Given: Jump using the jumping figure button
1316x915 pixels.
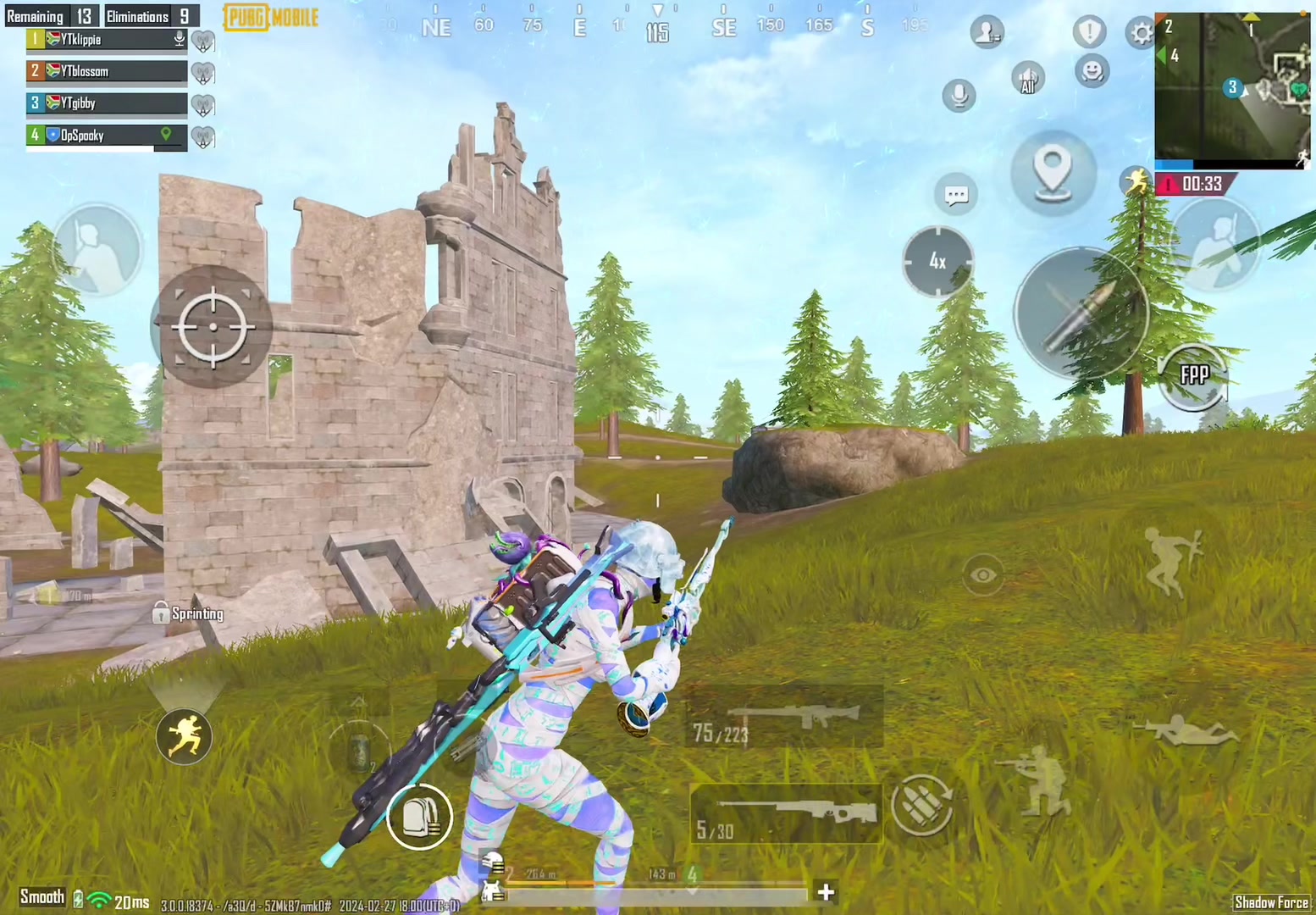Looking at the screenshot, I should coord(1172,560).
